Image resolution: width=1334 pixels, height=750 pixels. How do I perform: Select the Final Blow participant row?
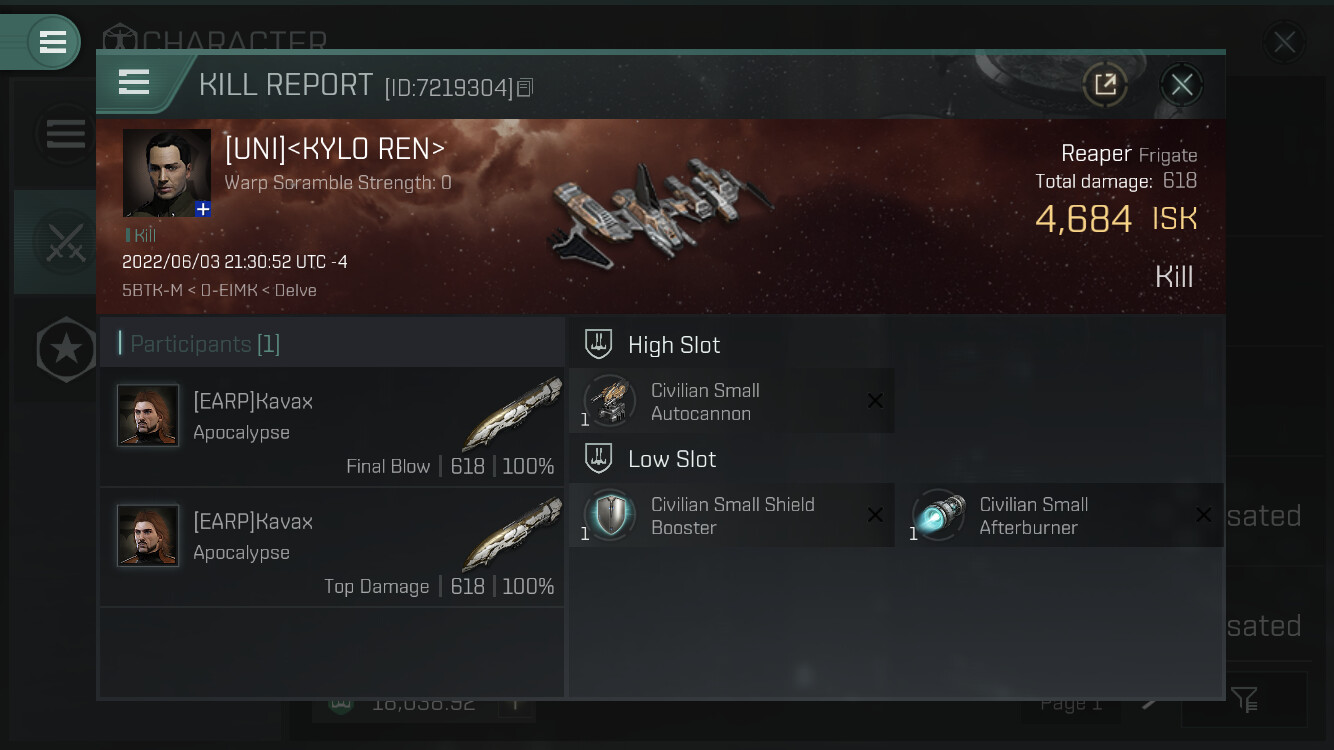coord(332,427)
